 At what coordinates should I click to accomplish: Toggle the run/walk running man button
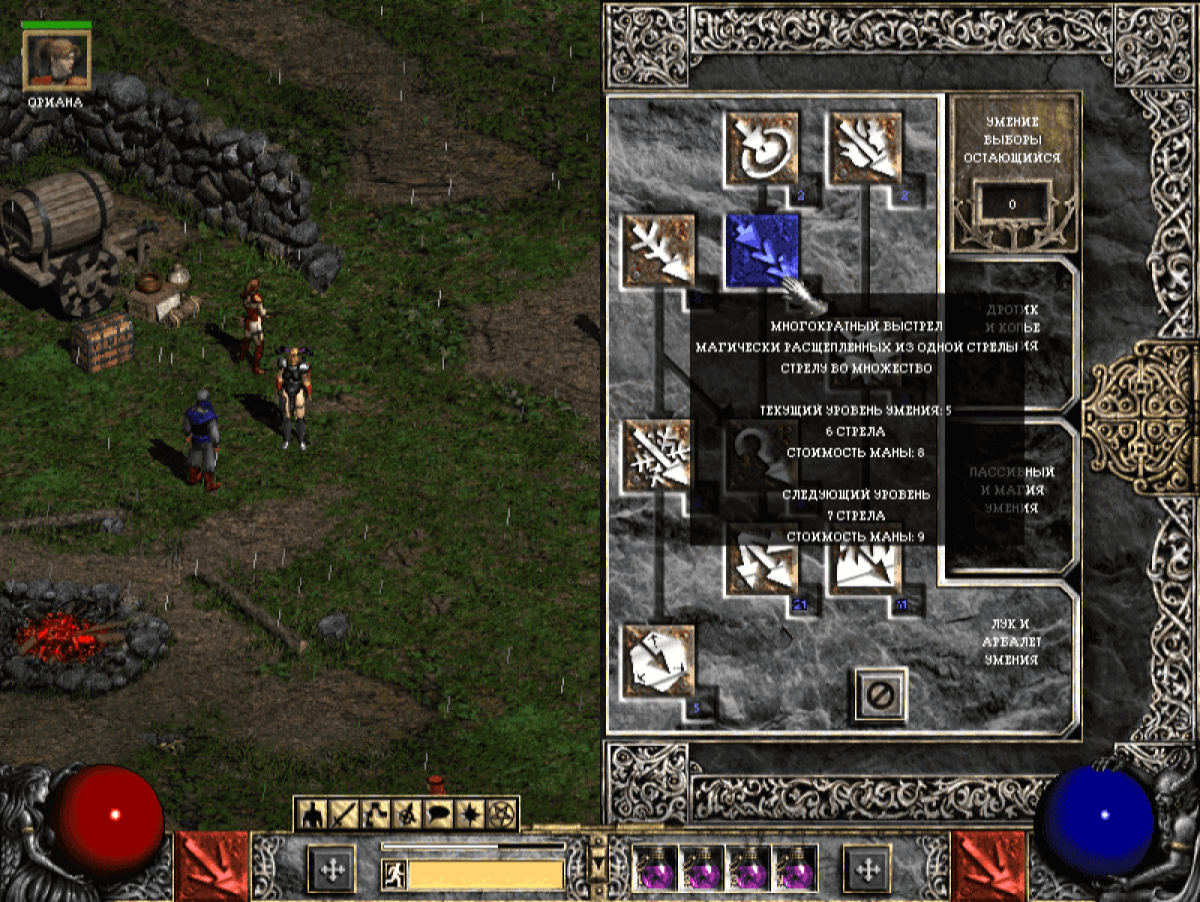click(394, 875)
